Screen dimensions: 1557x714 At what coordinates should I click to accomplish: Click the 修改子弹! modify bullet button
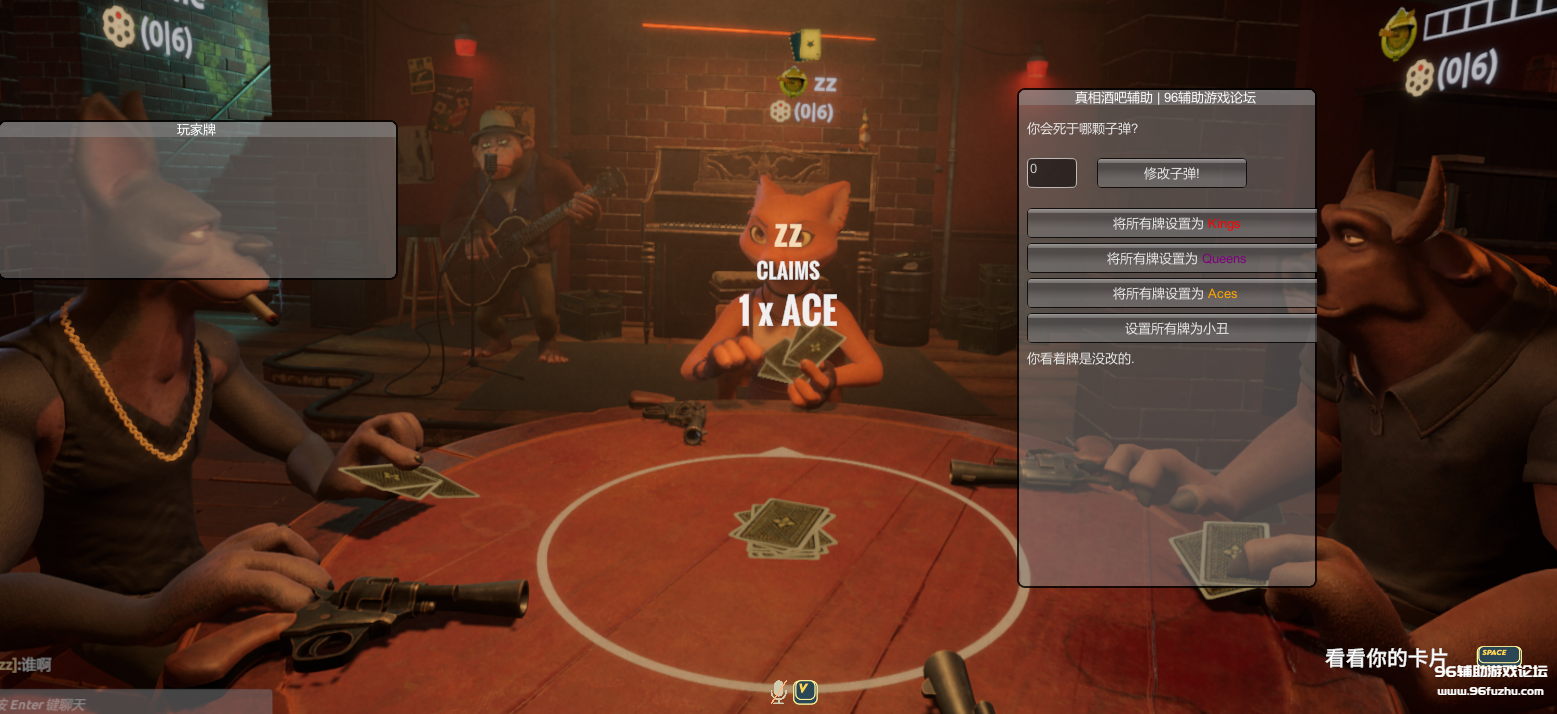pyautogui.click(x=1171, y=173)
